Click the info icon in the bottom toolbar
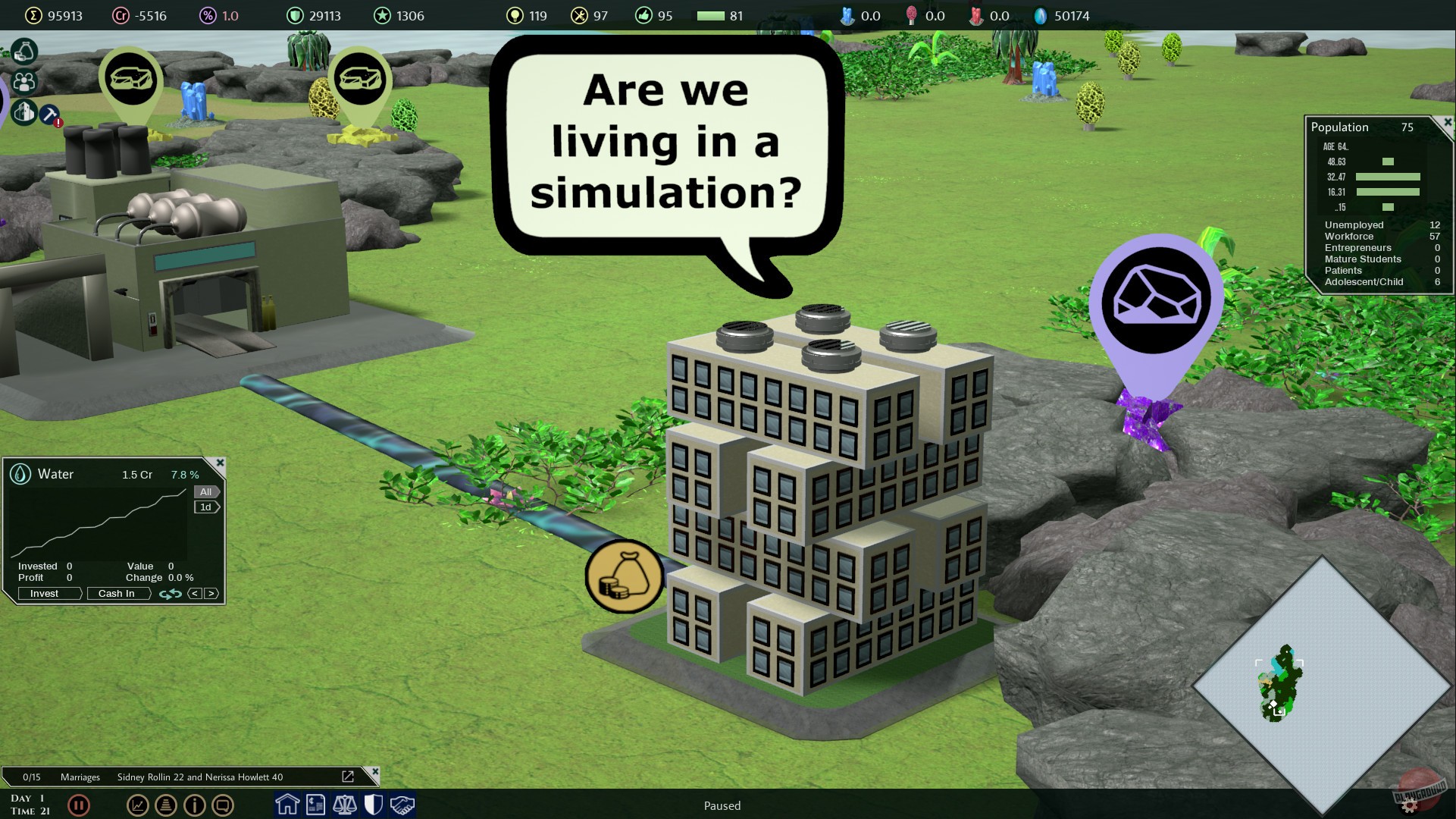The image size is (1456, 819). (195, 805)
